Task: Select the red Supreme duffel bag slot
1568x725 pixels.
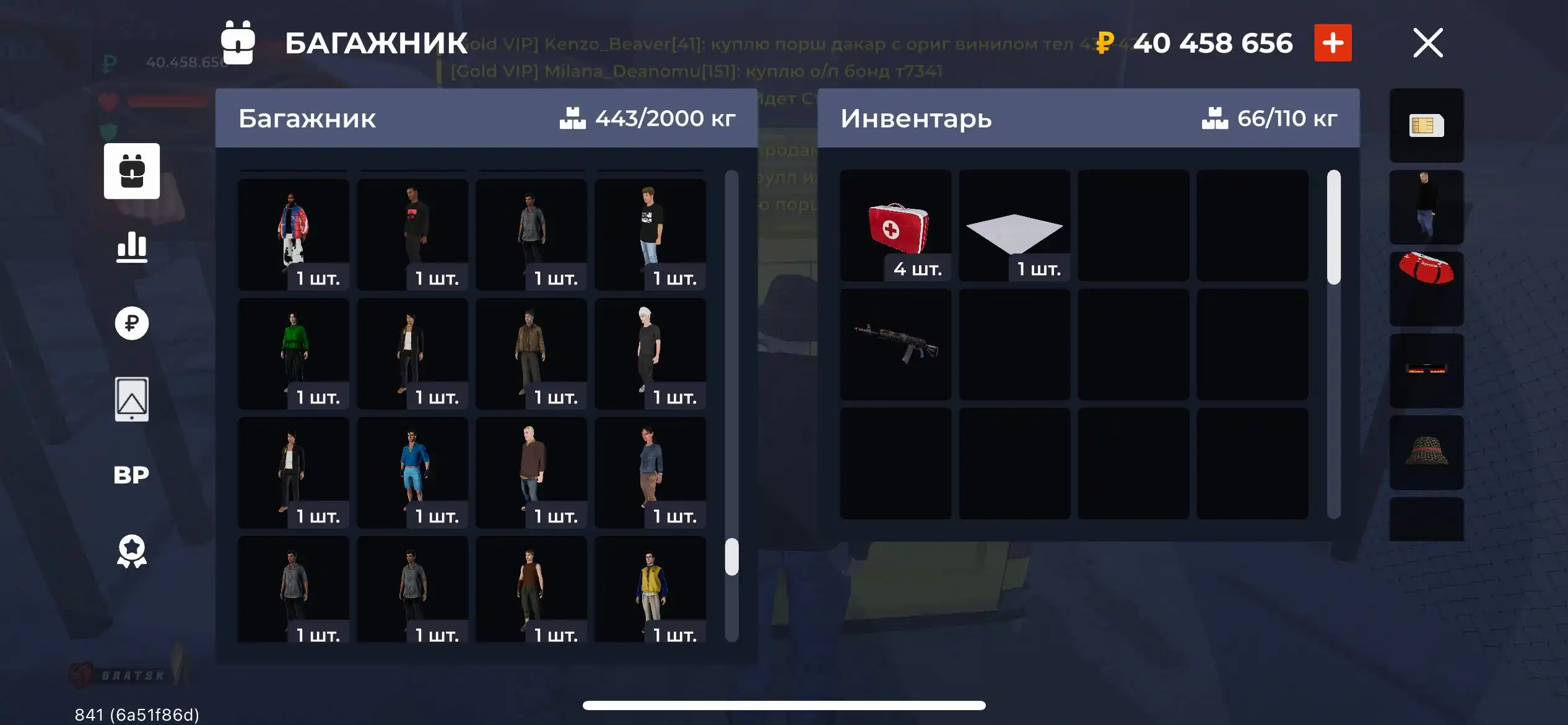Action: point(1426,287)
